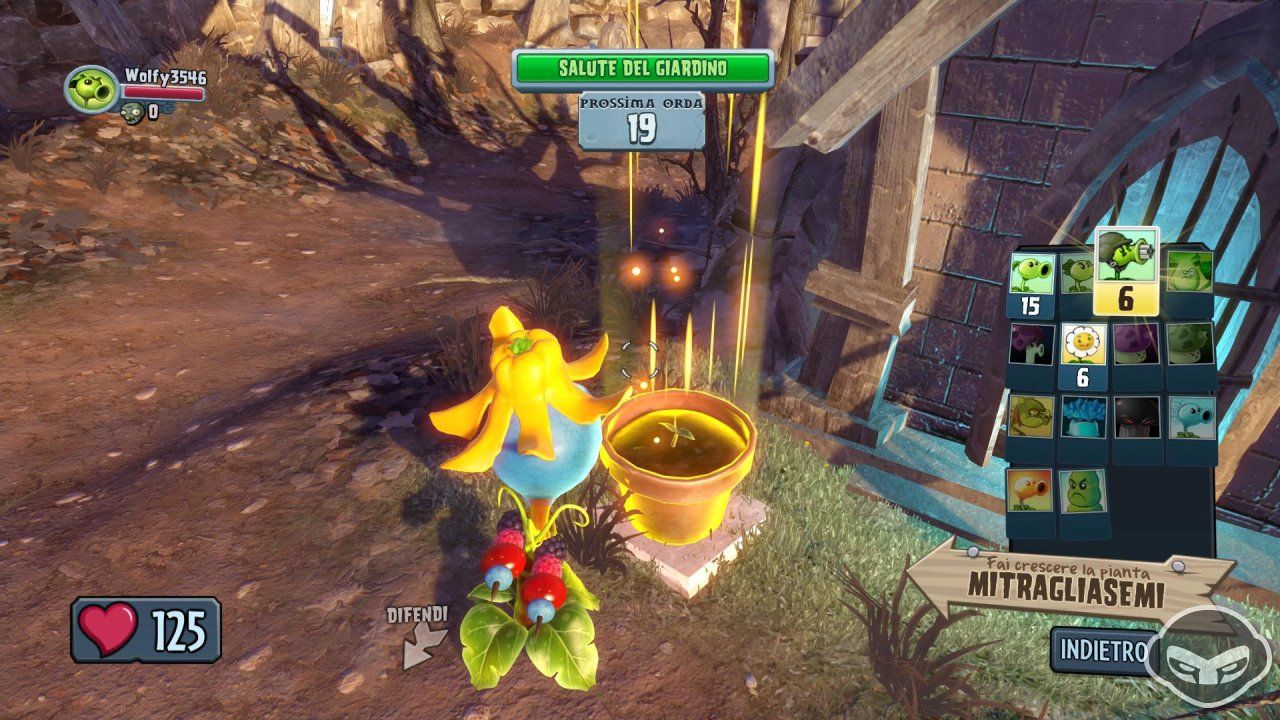Pick the white daisy flower card
The image size is (1280, 720).
(x=1083, y=345)
